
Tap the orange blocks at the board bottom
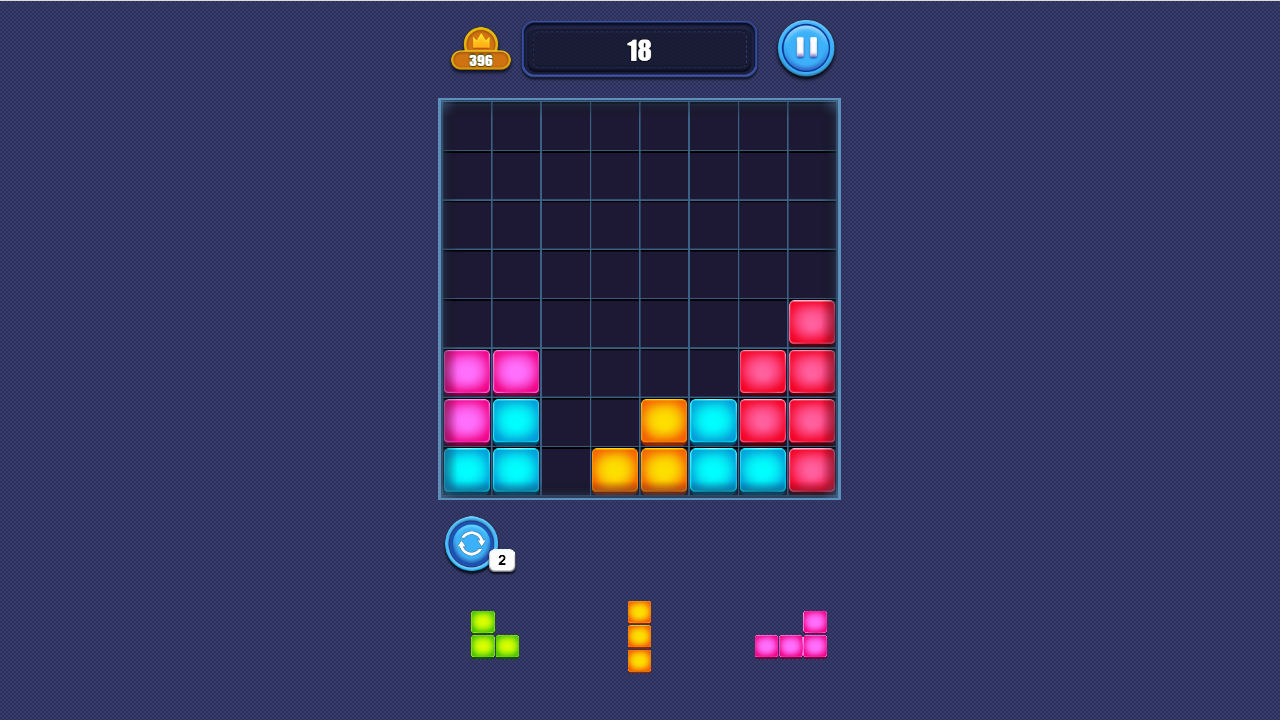pyautogui.click(x=639, y=469)
